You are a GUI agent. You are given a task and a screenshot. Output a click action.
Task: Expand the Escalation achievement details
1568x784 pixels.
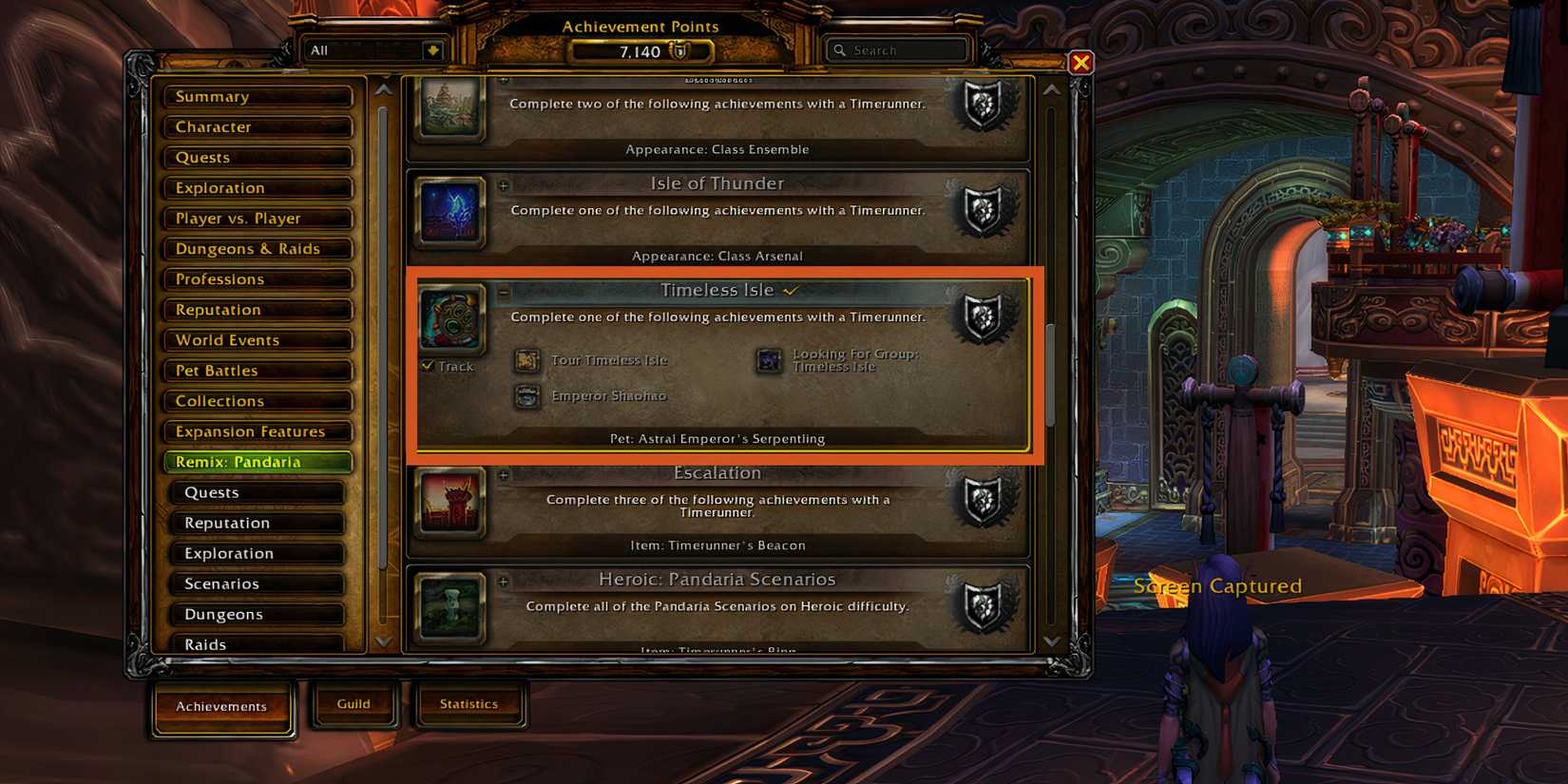(504, 474)
